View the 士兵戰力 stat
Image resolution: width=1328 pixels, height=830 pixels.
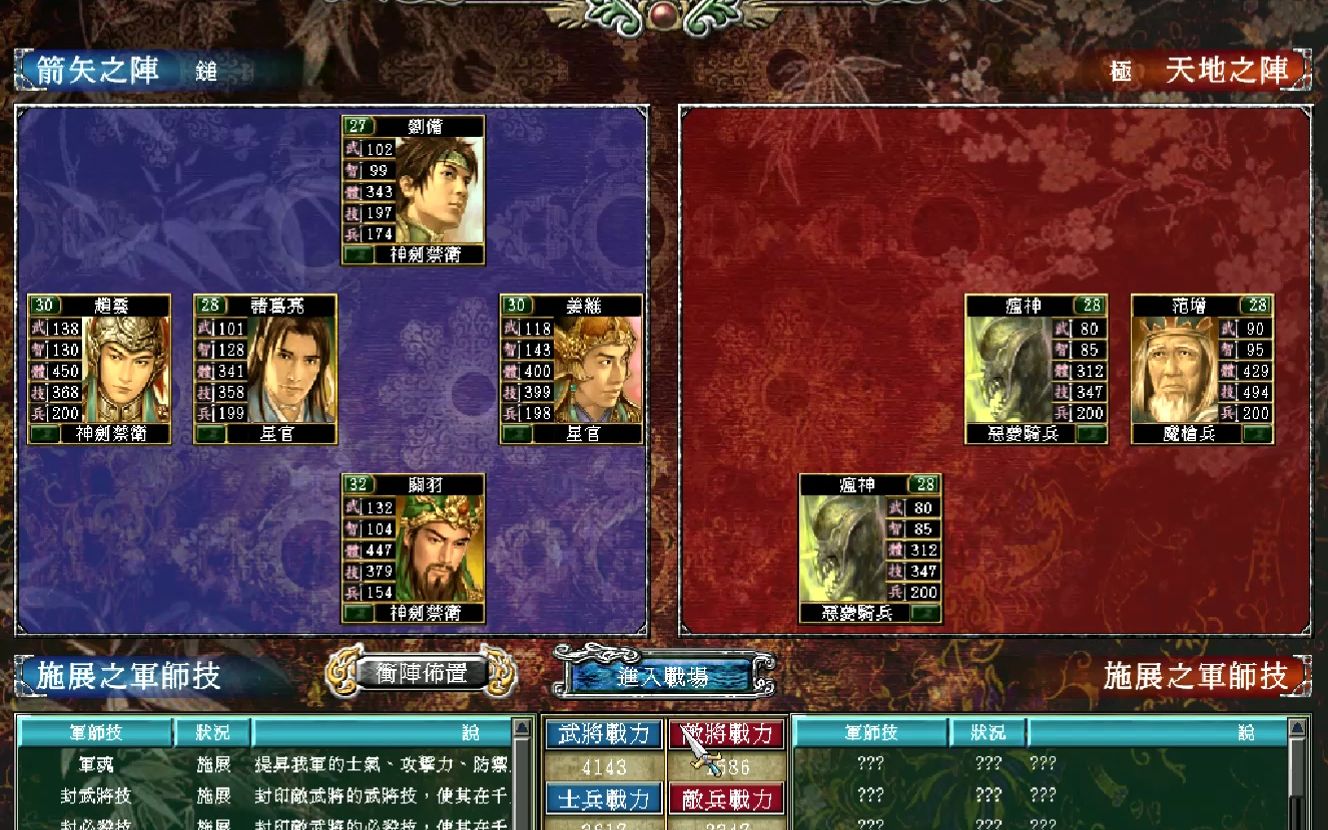click(x=603, y=799)
